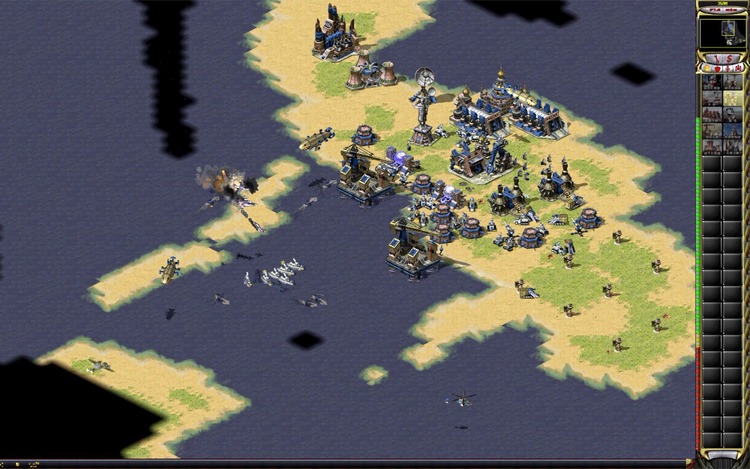Switch to the defenses build tab
750x469 pixels.
[717, 68]
